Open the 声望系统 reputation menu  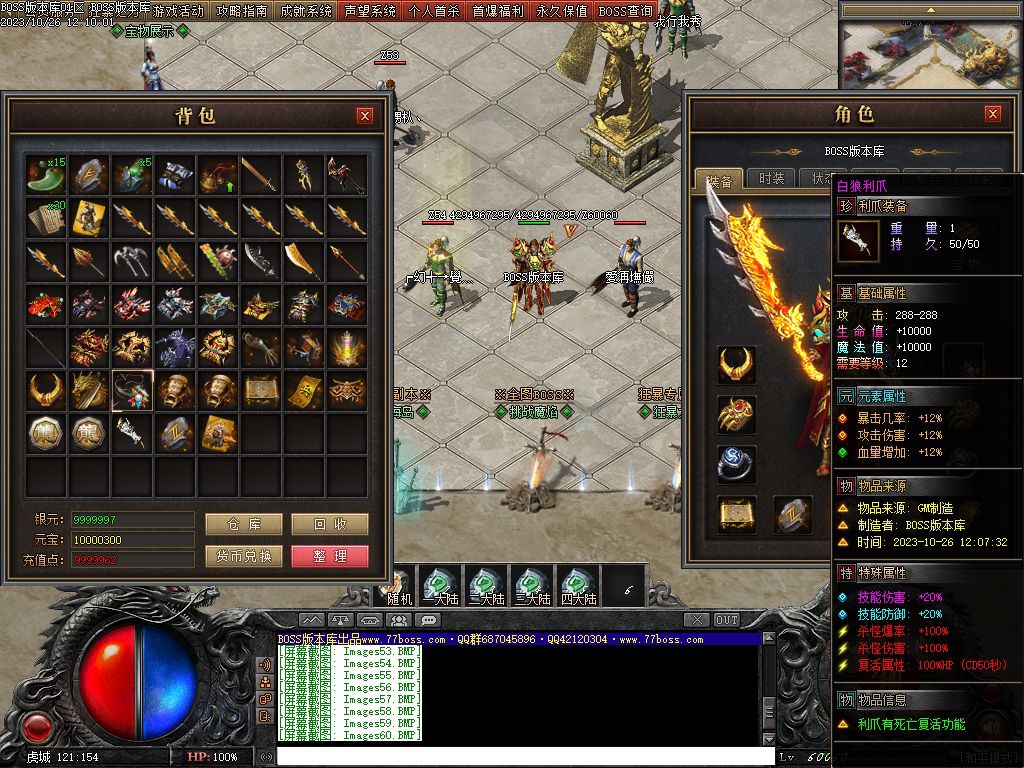click(x=370, y=11)
